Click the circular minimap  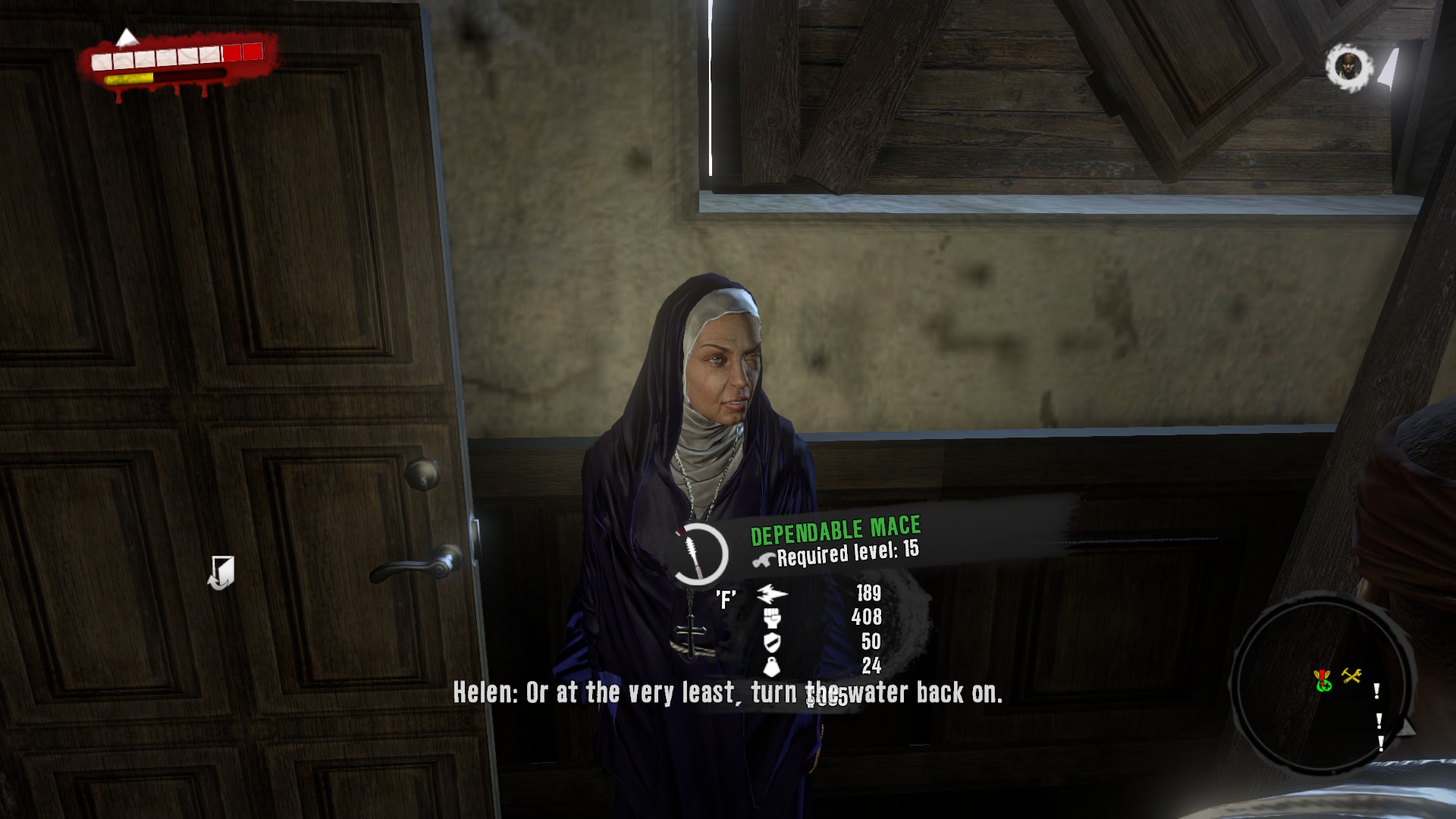(1322, 684)
